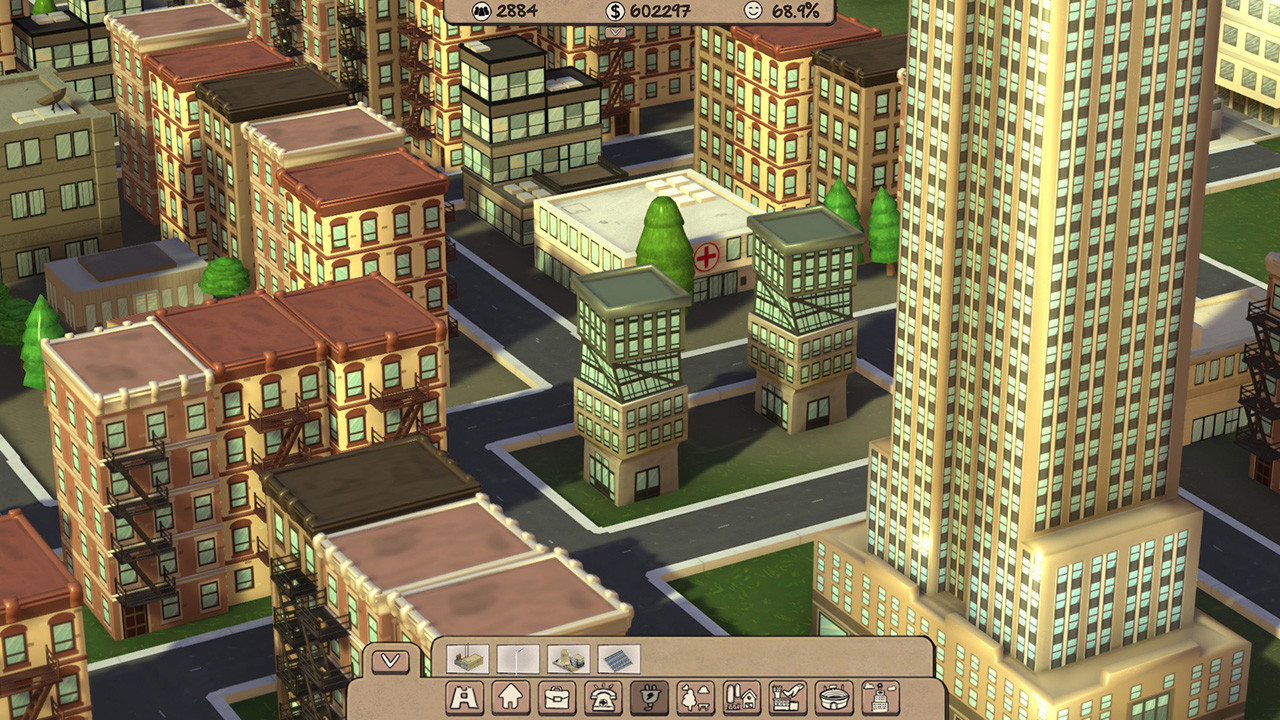Select the stadium construction tool
Image resolution: width=1280 pixels, height=720 pixels.
pos(836,696)
